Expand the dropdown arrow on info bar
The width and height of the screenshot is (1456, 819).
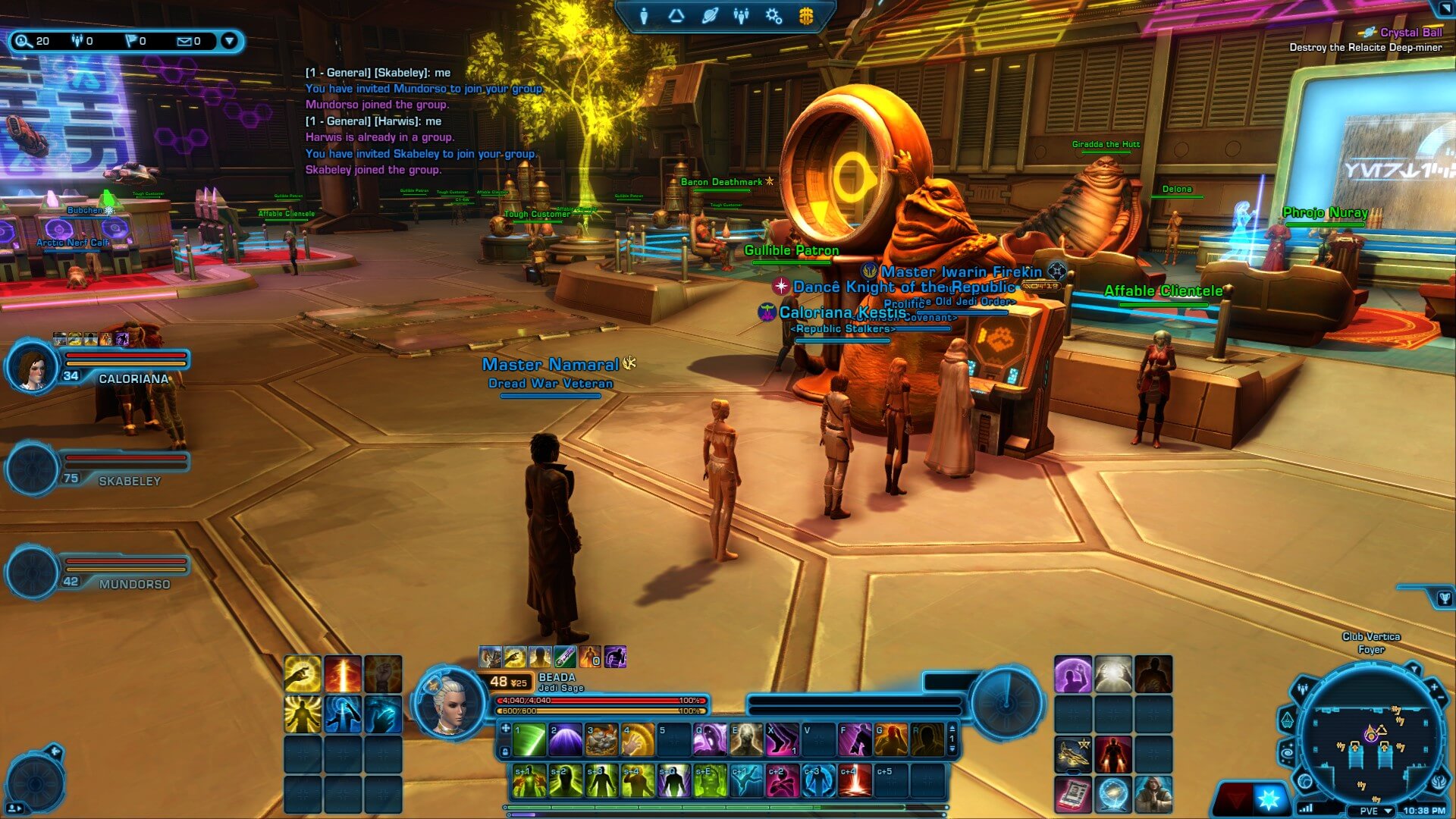(x=229, y=41)
